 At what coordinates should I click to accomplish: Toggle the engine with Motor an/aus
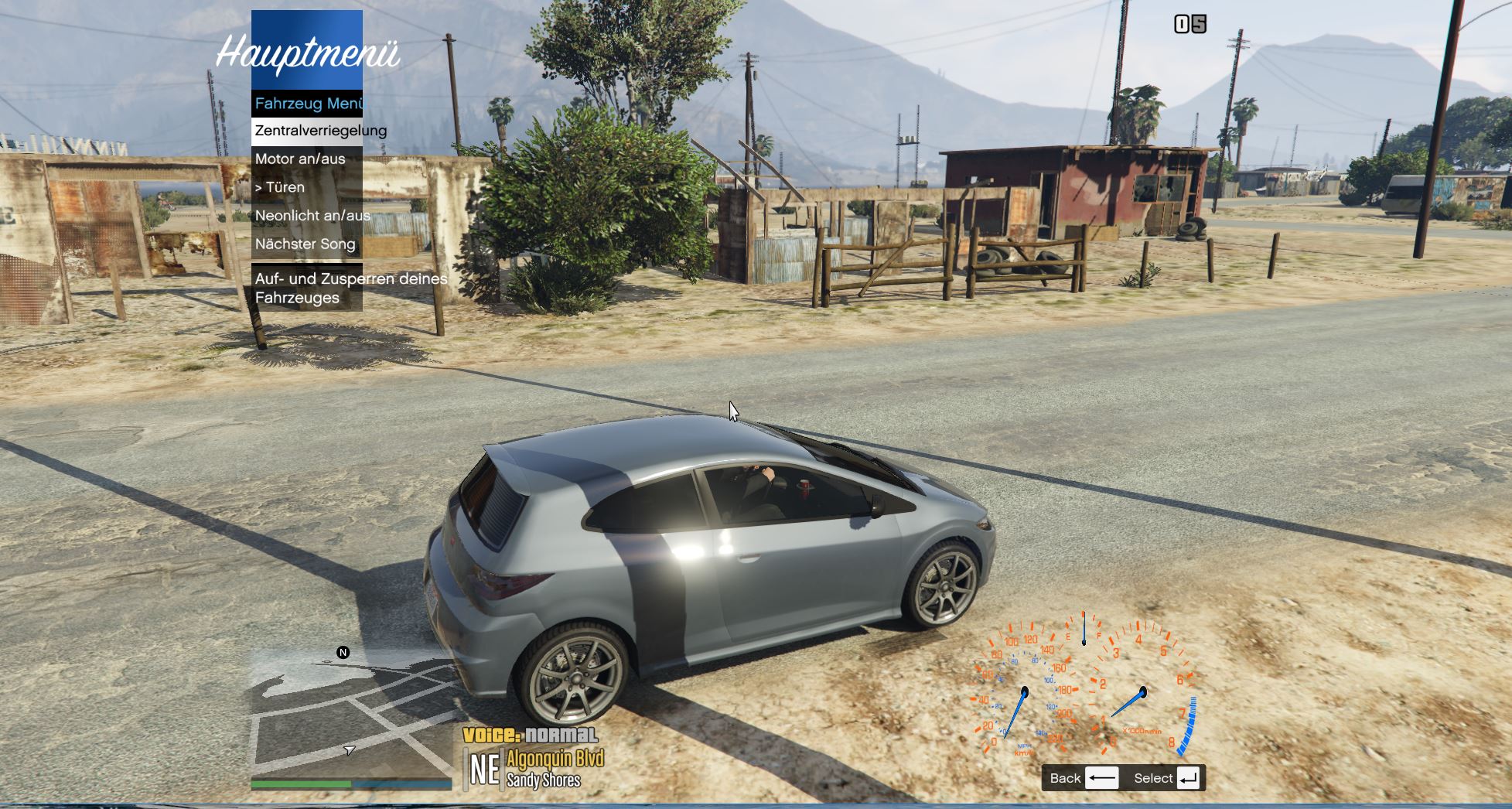[307, 159]
